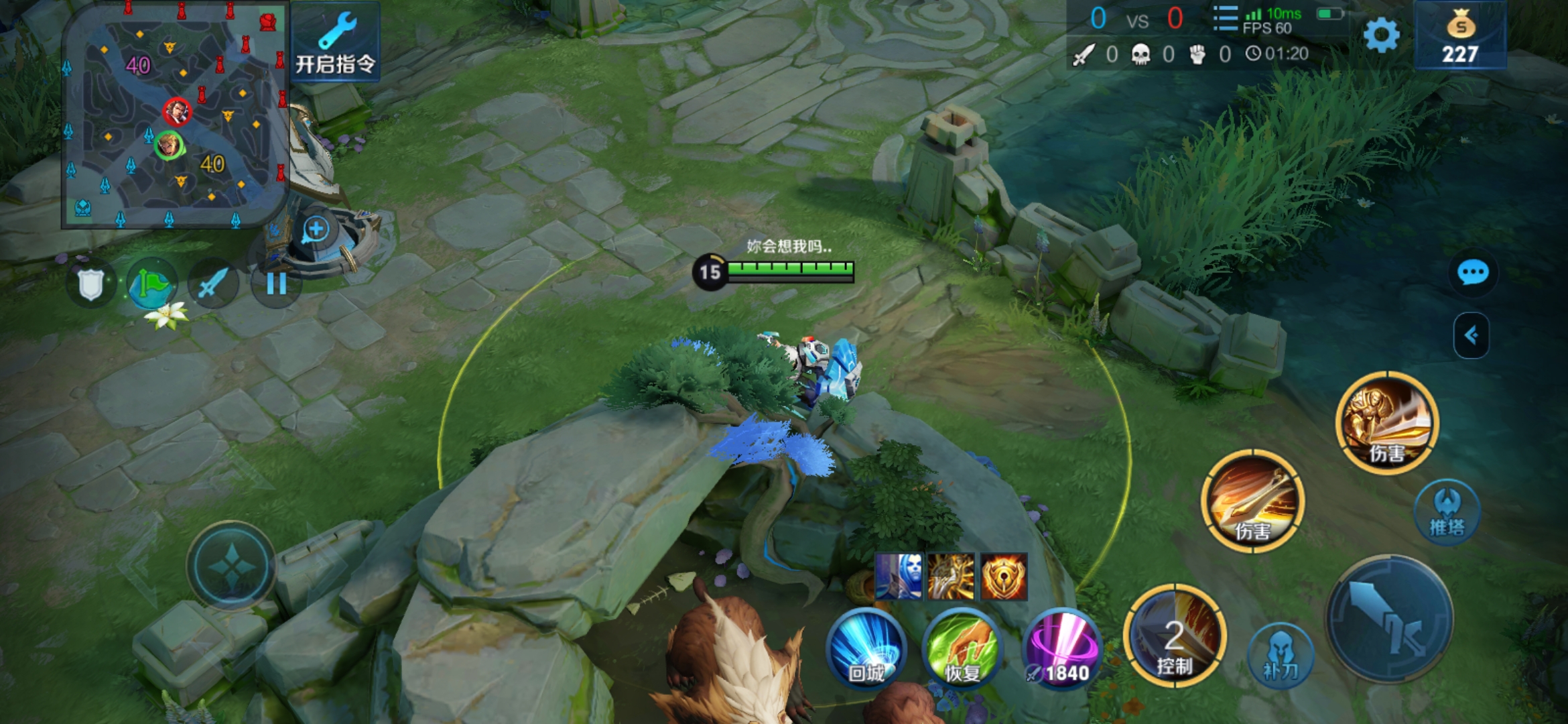This screenshot has width=1568, height=724.
Task: Send the green flag gather signal
Action: click(152, 284)
